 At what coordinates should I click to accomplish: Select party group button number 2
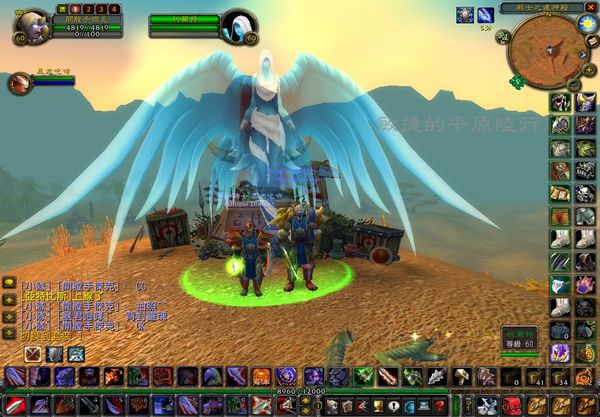tap(87, 9)
